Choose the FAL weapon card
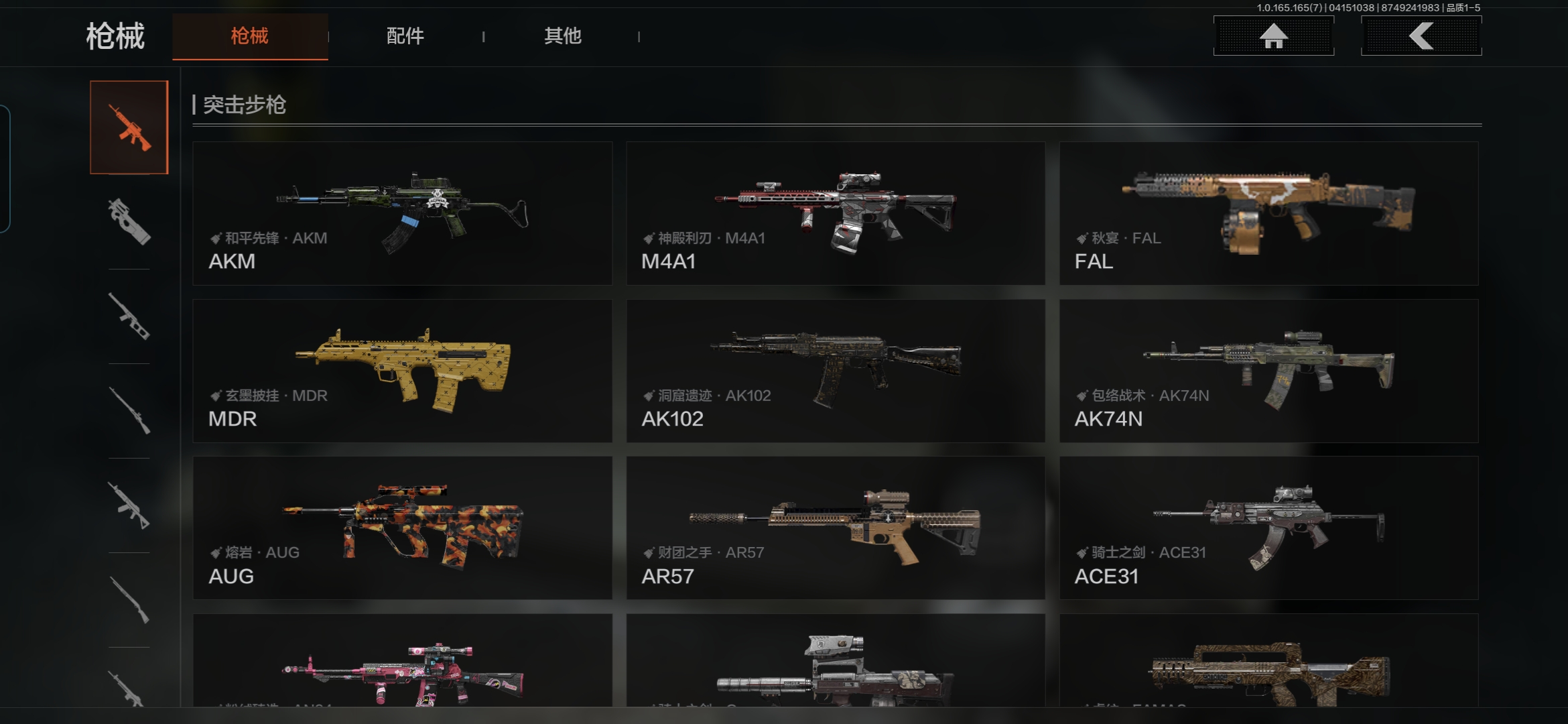1568x724 pixels. coord(1268,213)
